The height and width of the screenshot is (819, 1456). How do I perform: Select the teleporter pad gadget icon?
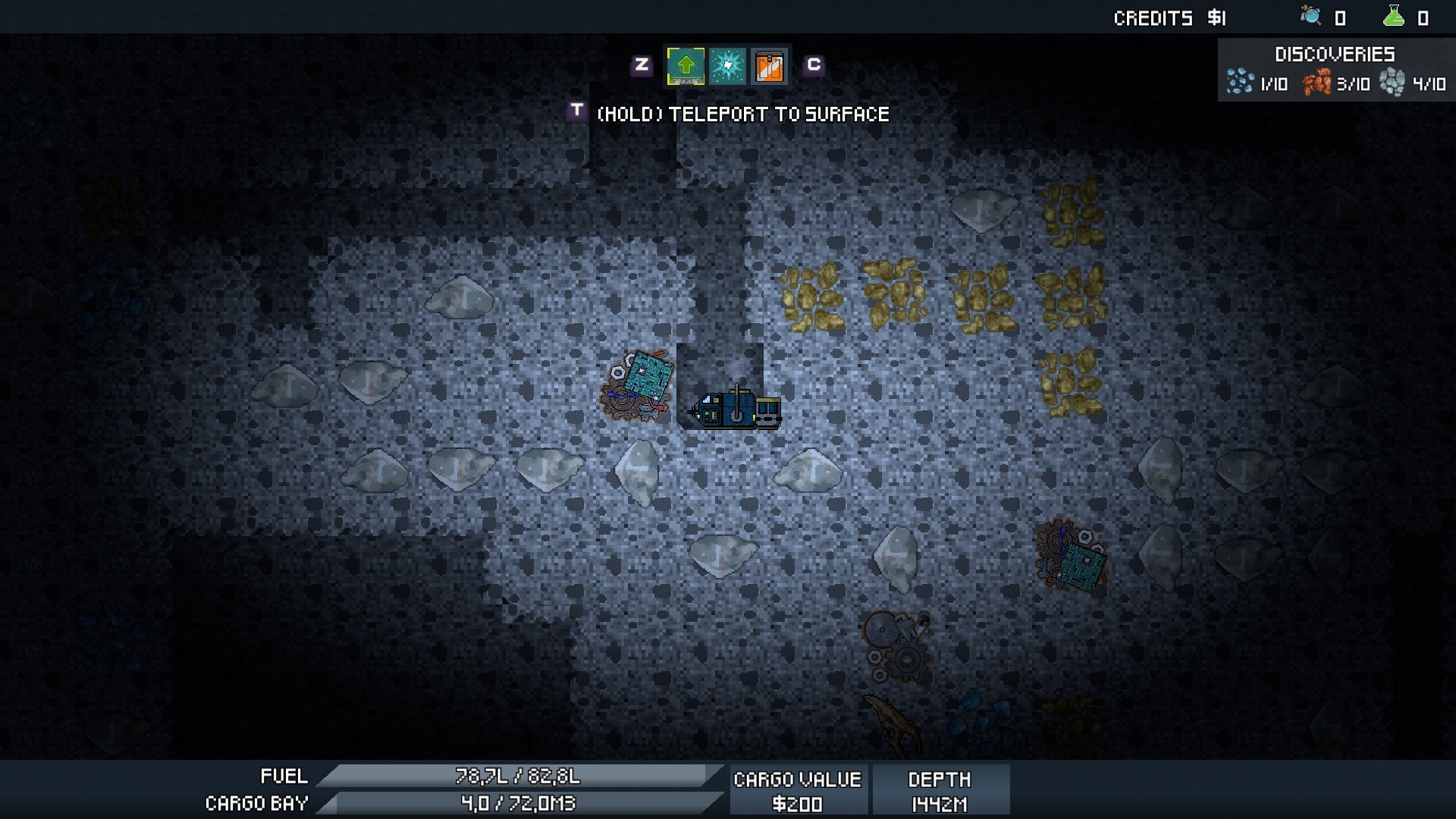pyautogui.click(x=685, y=66)
